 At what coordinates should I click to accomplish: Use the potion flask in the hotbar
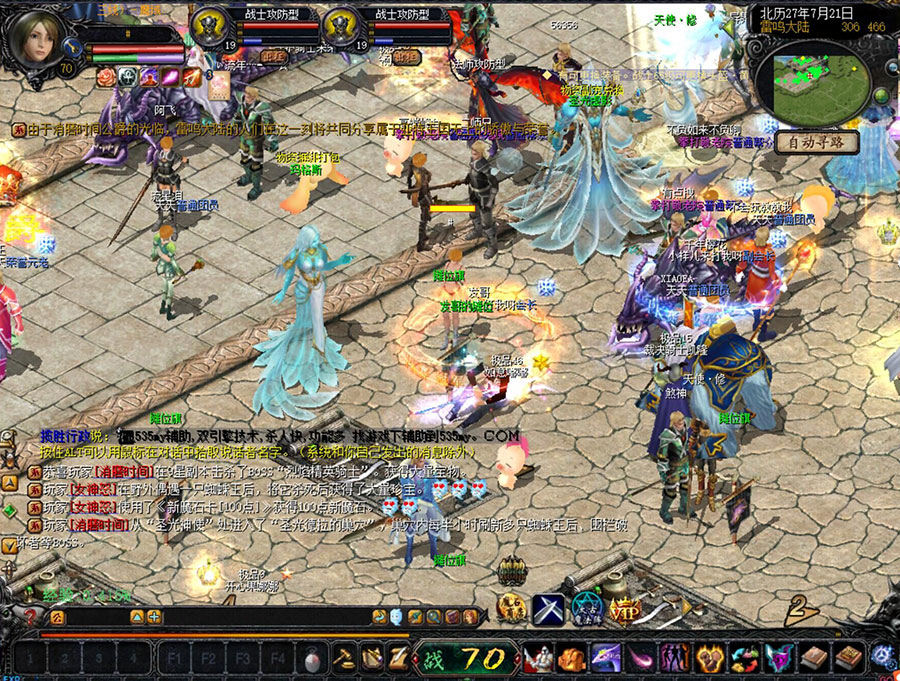click(x=314, y=658)
